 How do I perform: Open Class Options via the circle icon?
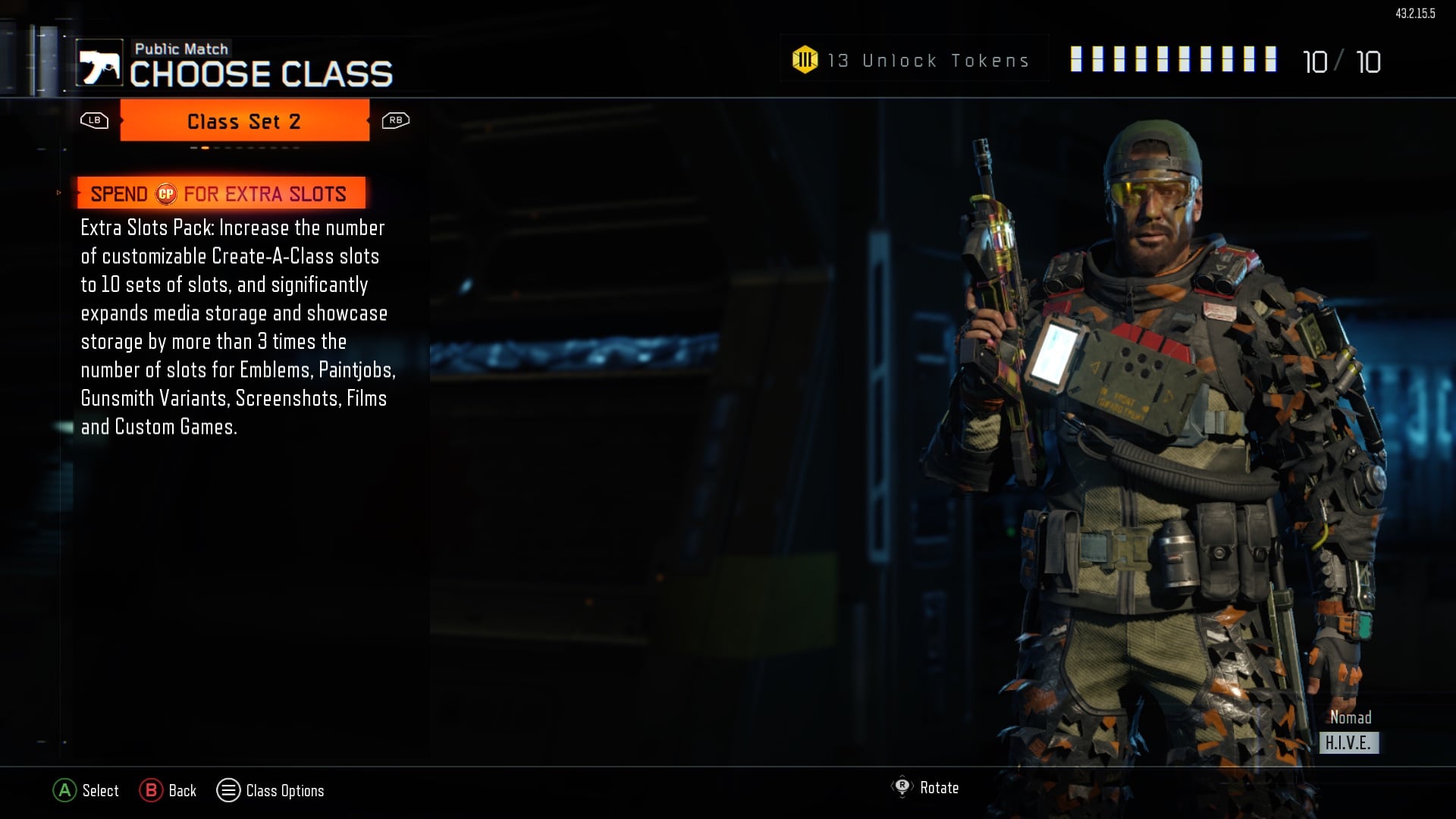point(228,790)
